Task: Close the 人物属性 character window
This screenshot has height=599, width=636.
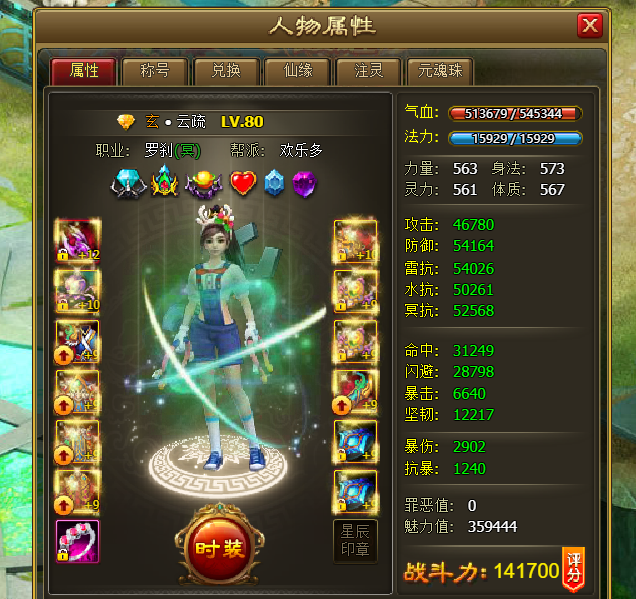Action: point(590,25)
